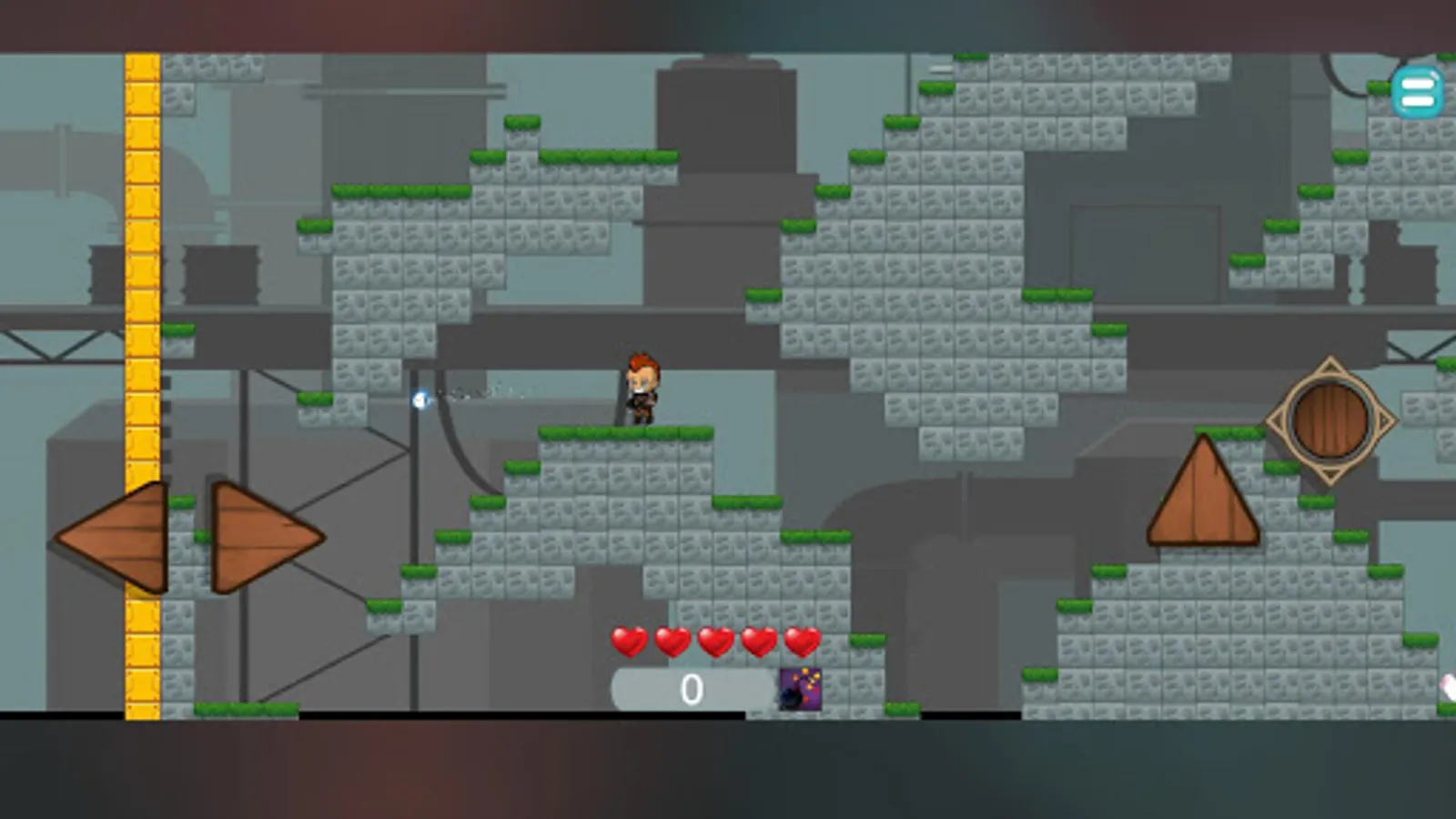Tap the middle heart of the five hearts
Viewport: 1456px width, 819px height.
click(x=715, y=642)
